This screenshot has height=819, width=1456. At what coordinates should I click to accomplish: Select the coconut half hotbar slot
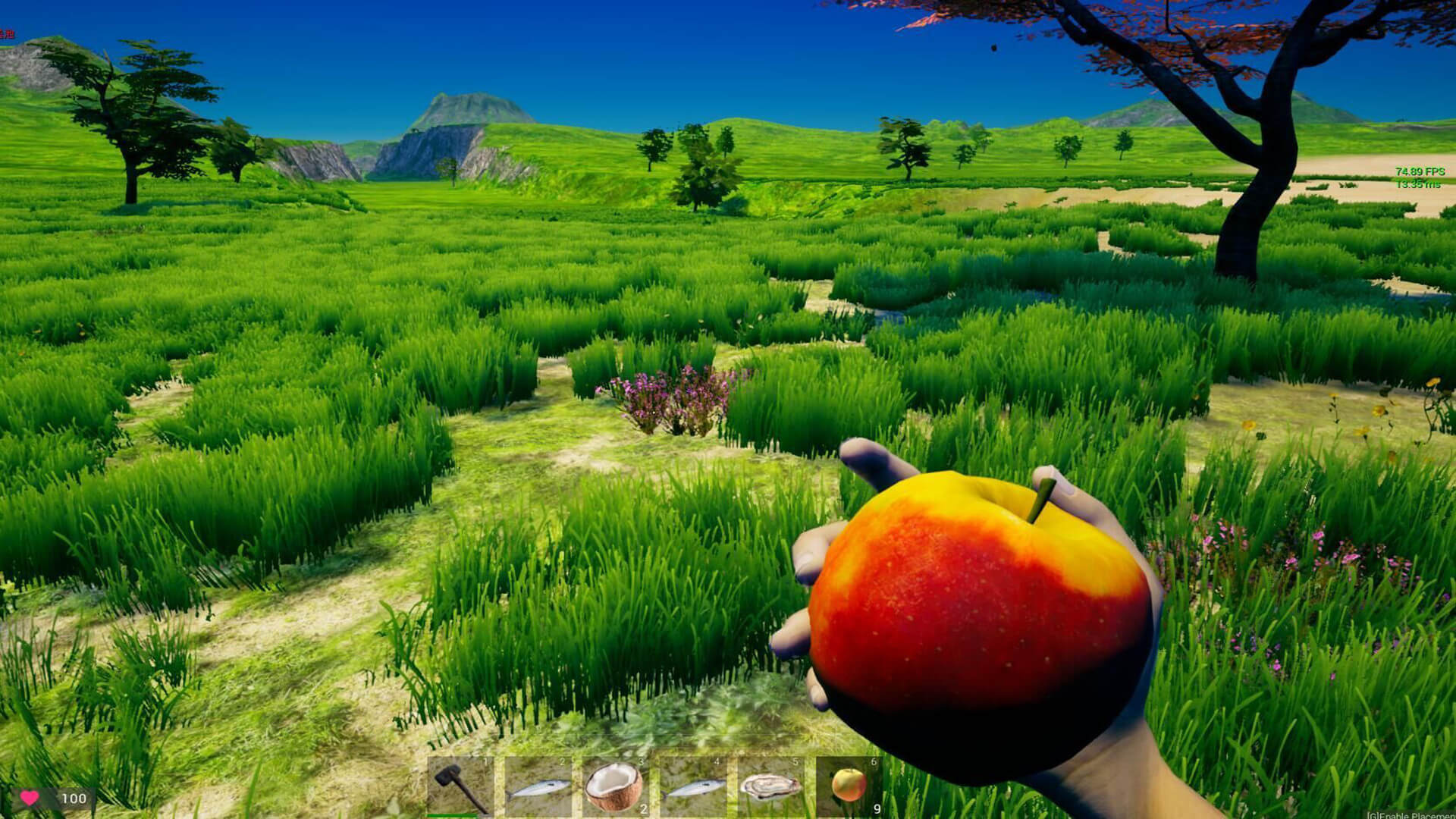click(x=615, y=786)
